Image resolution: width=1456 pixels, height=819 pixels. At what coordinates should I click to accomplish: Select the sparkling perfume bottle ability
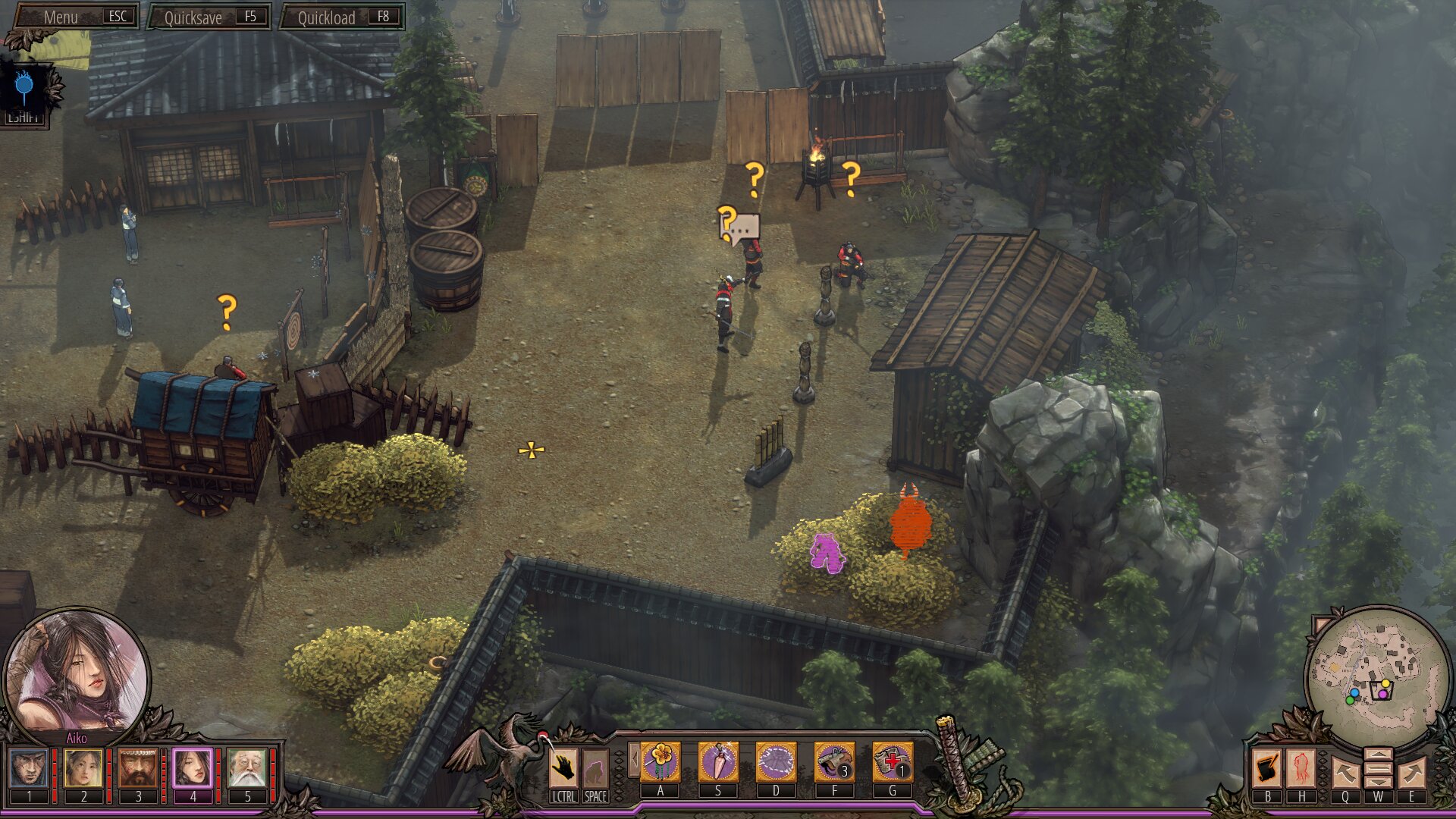pos(717,761)
